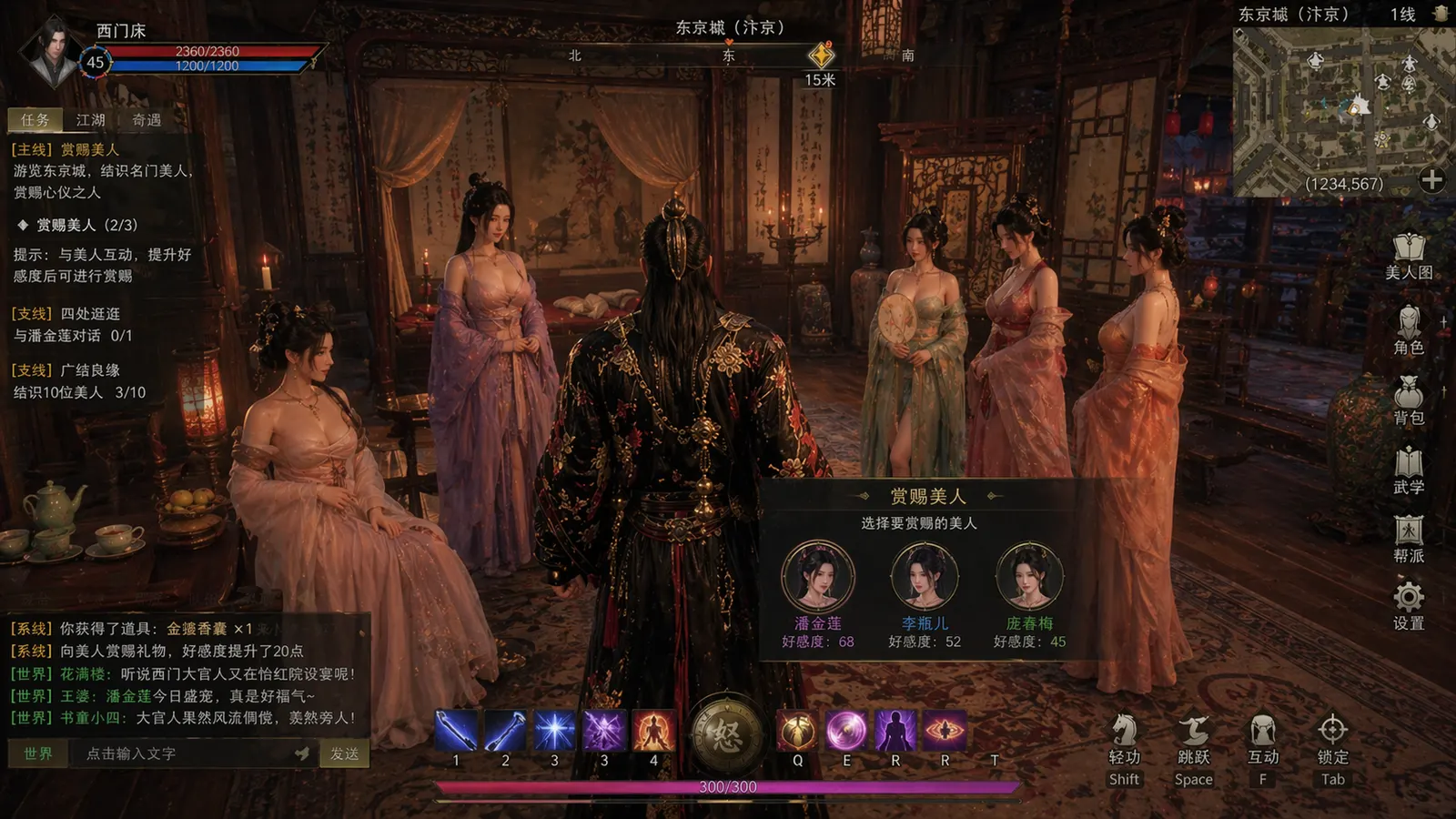Click the 西门床 player portrait

53,53
